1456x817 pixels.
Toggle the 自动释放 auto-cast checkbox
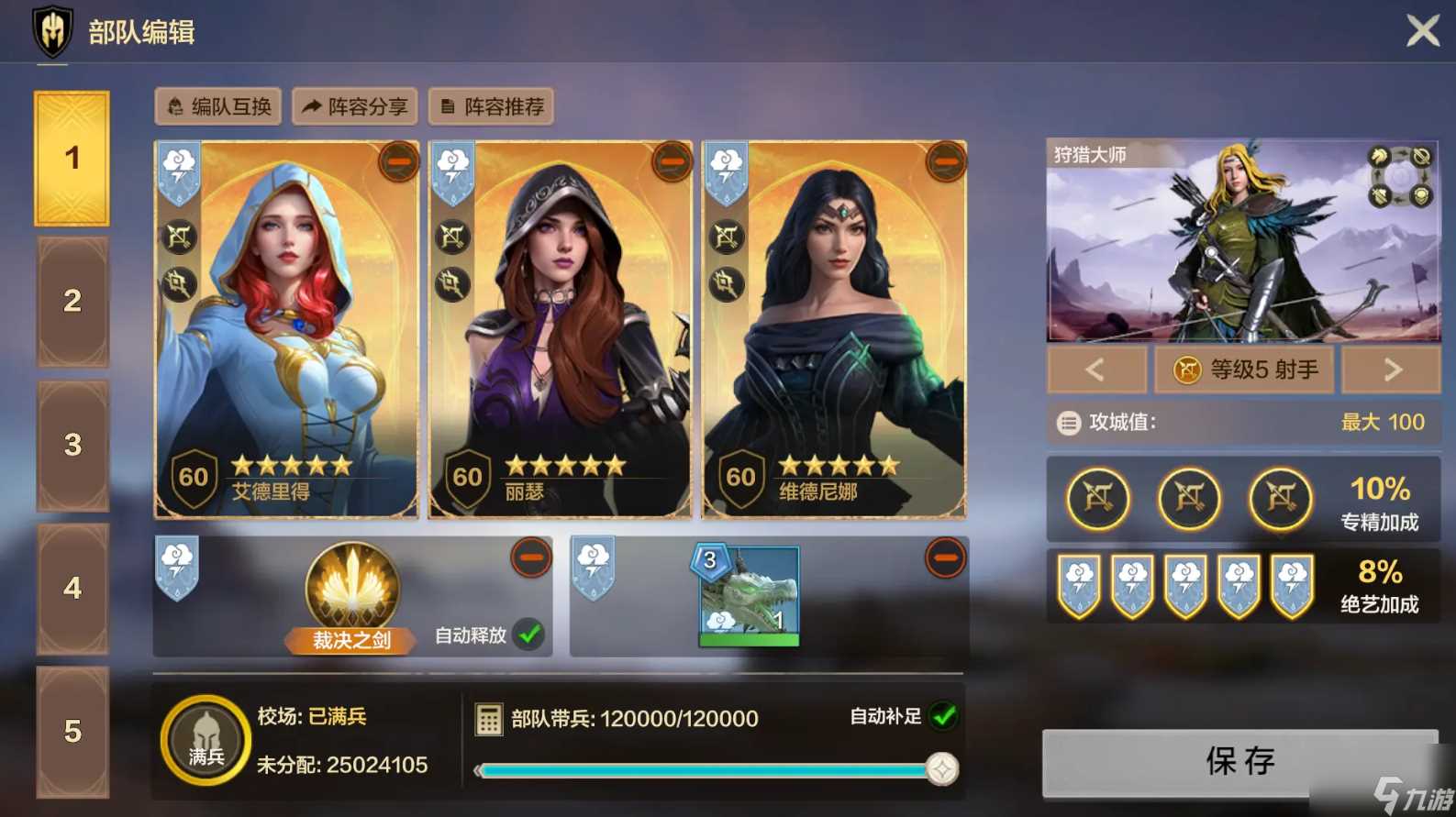(x=529, y=635)
